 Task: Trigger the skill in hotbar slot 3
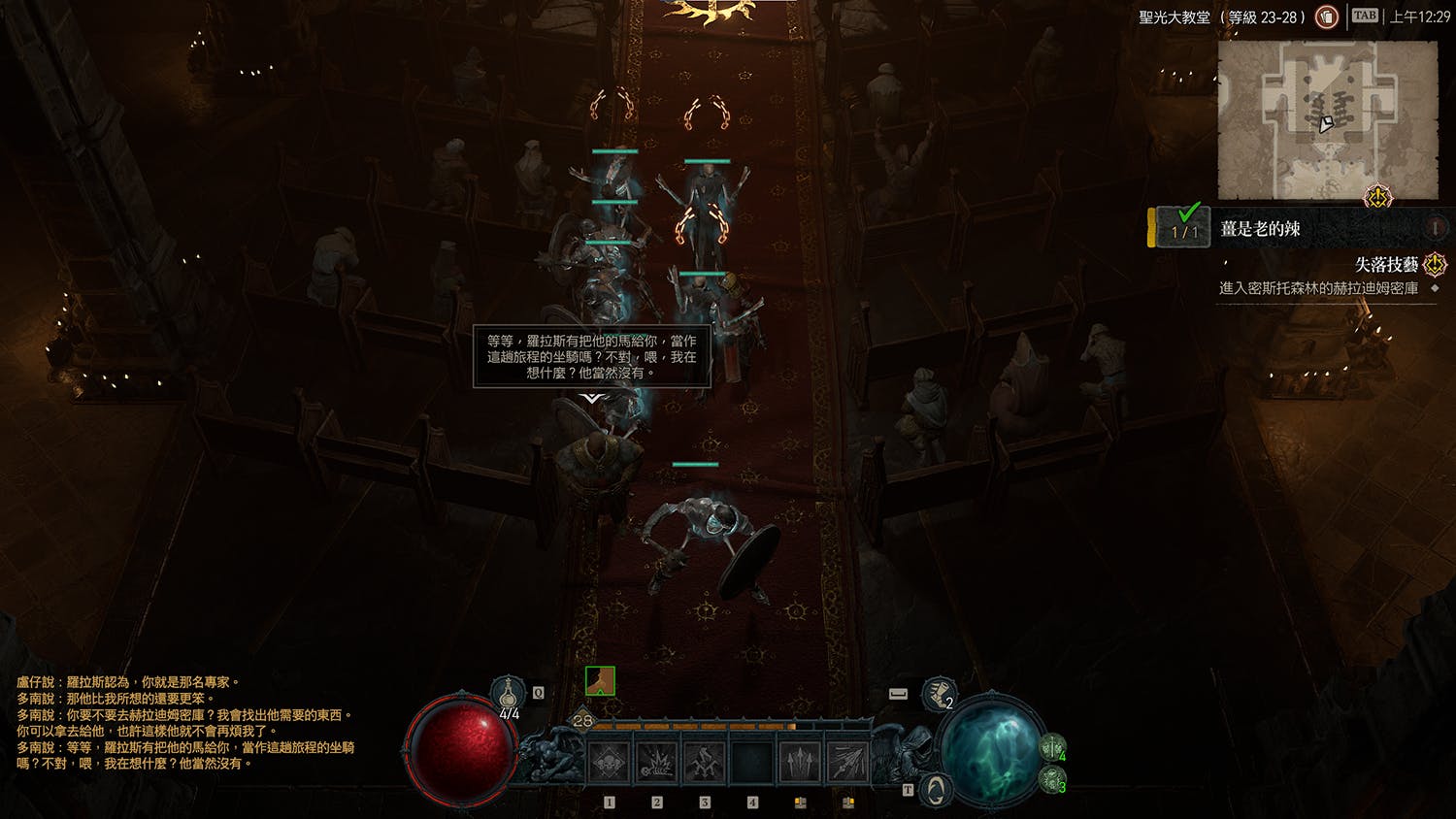704,764
